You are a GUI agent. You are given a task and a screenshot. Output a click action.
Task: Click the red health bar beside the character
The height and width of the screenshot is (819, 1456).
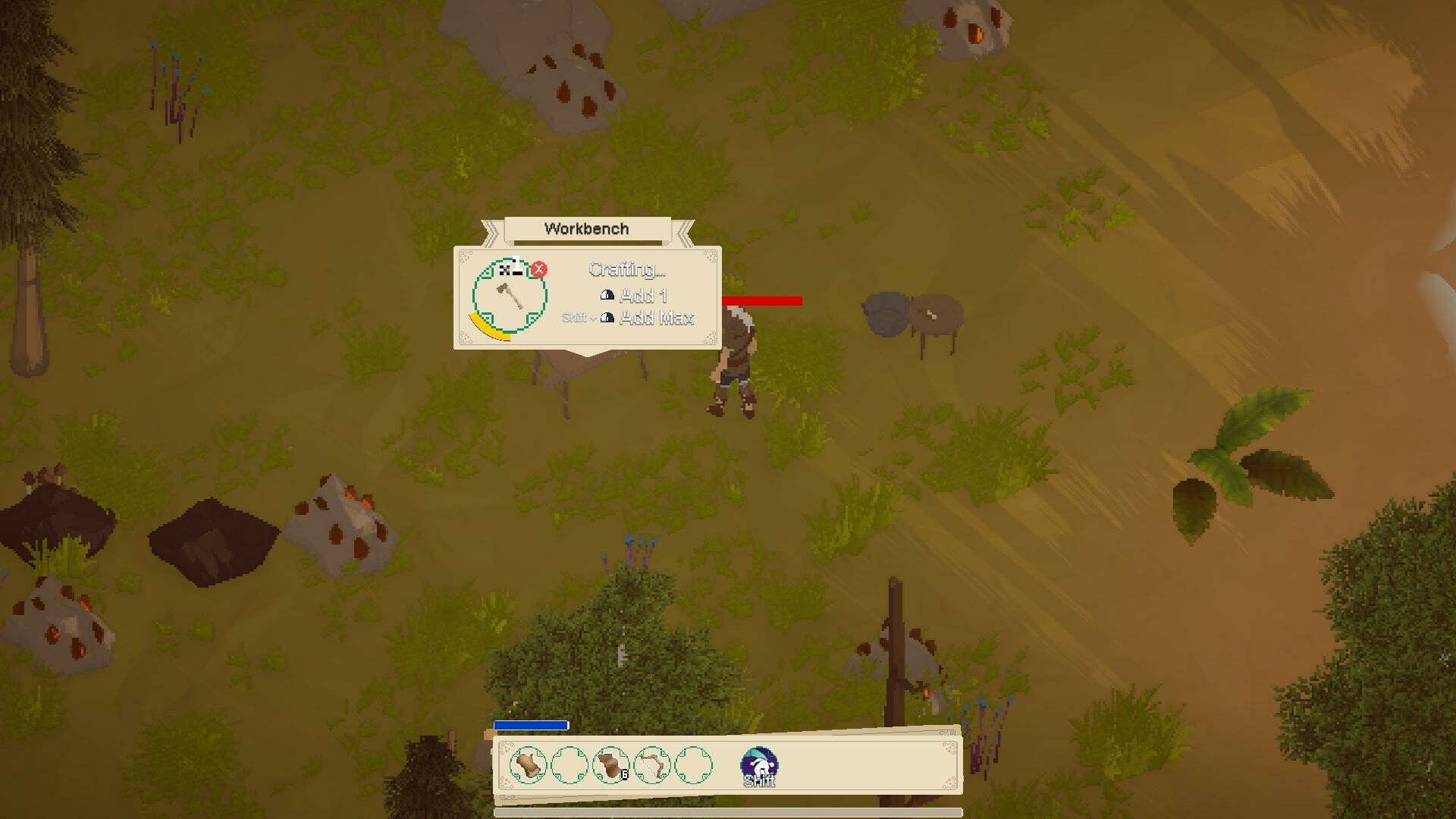tap(762, 300)
